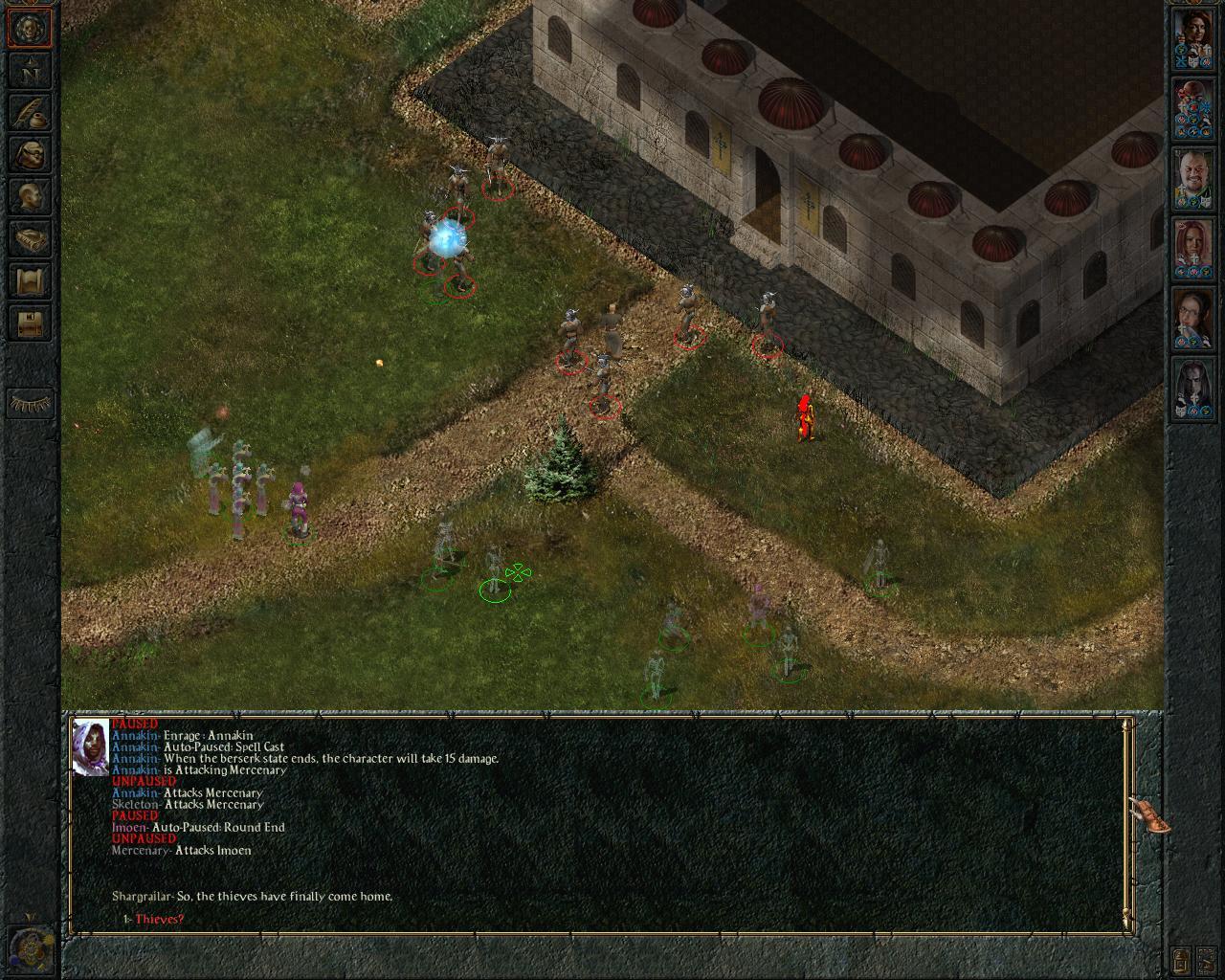The width and height of the screenshot is (1225, 980).
Task: Open the character record via the bald head icon
Action: [30, 197]
